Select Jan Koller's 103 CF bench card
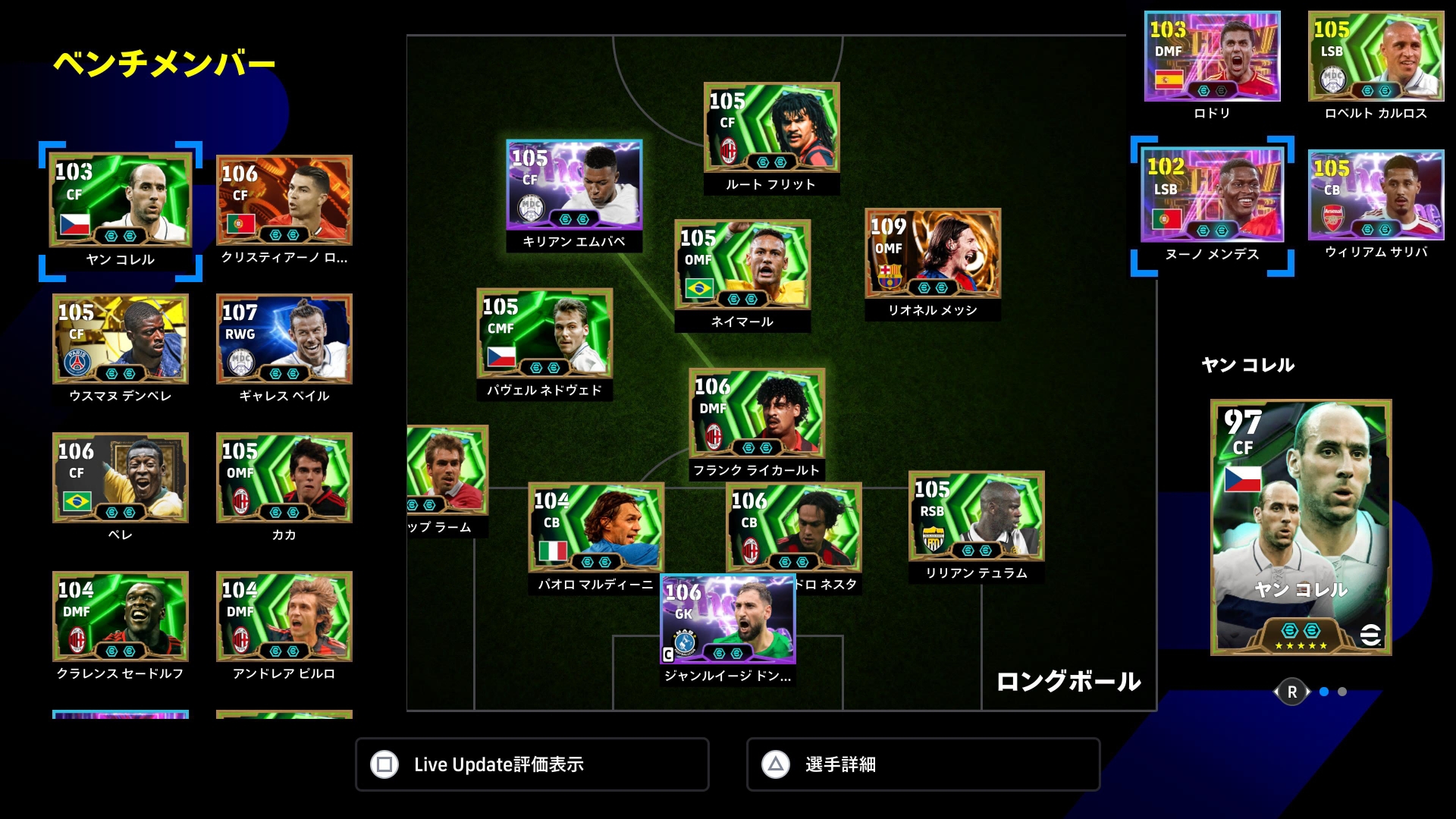 tap(121, 201)
